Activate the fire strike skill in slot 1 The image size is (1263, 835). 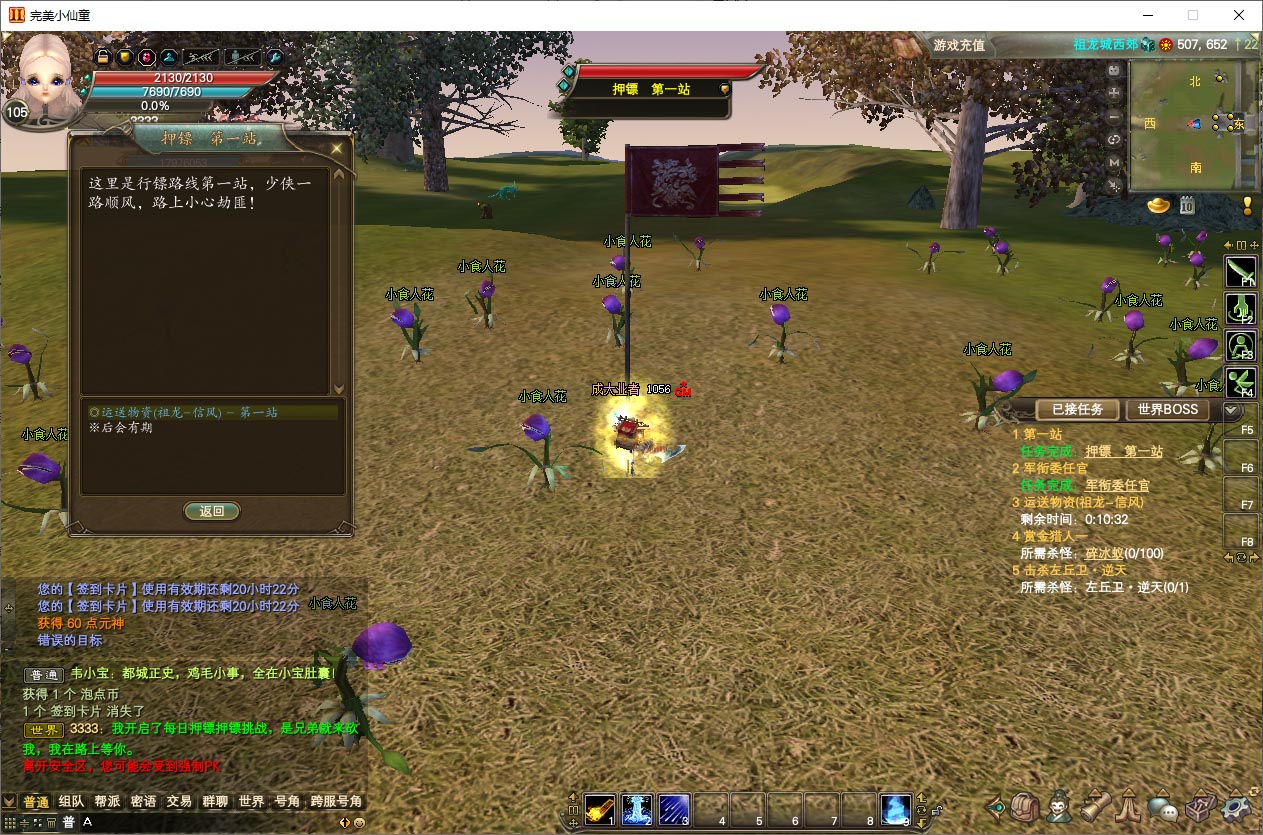tap(600, 808)
